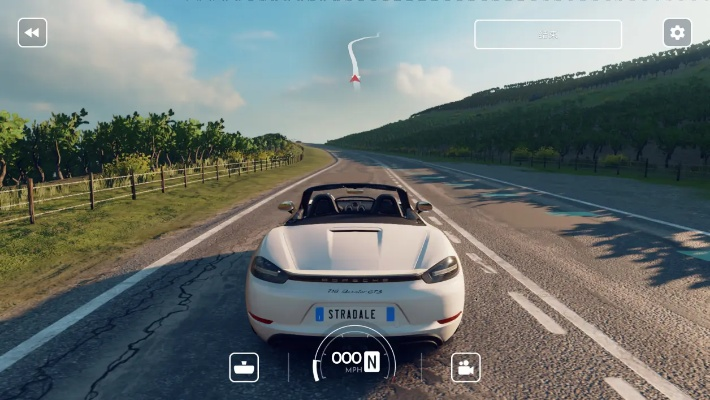Click the outlined end button near the gear
The width and height of the screenshot is (710, 400).
click(548, 34)
